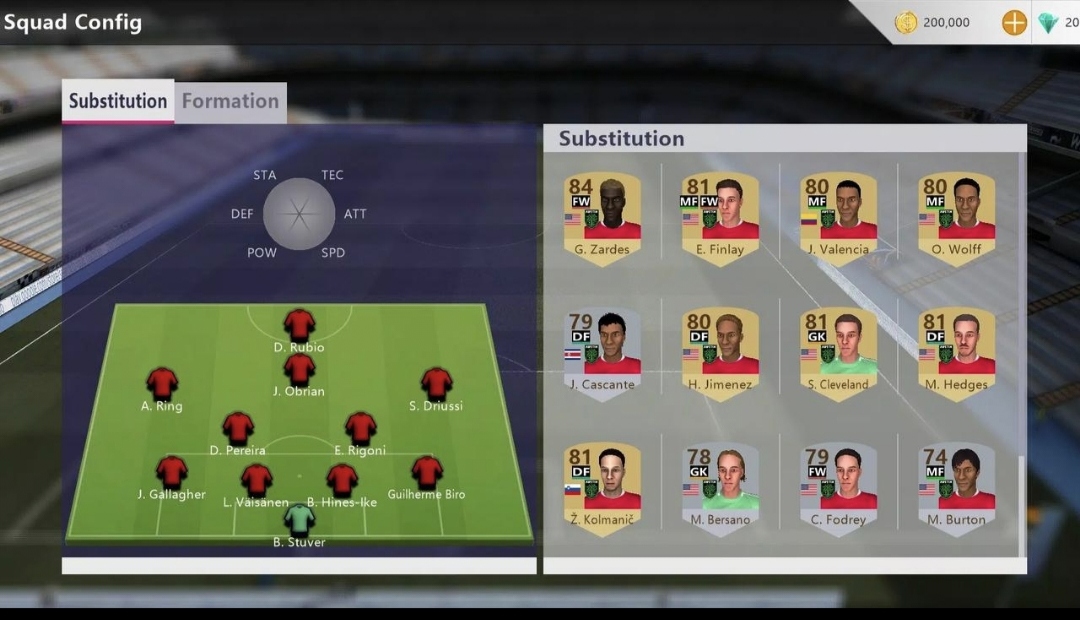Select goalkeeper M. Bersano card

tap(720, 488)
